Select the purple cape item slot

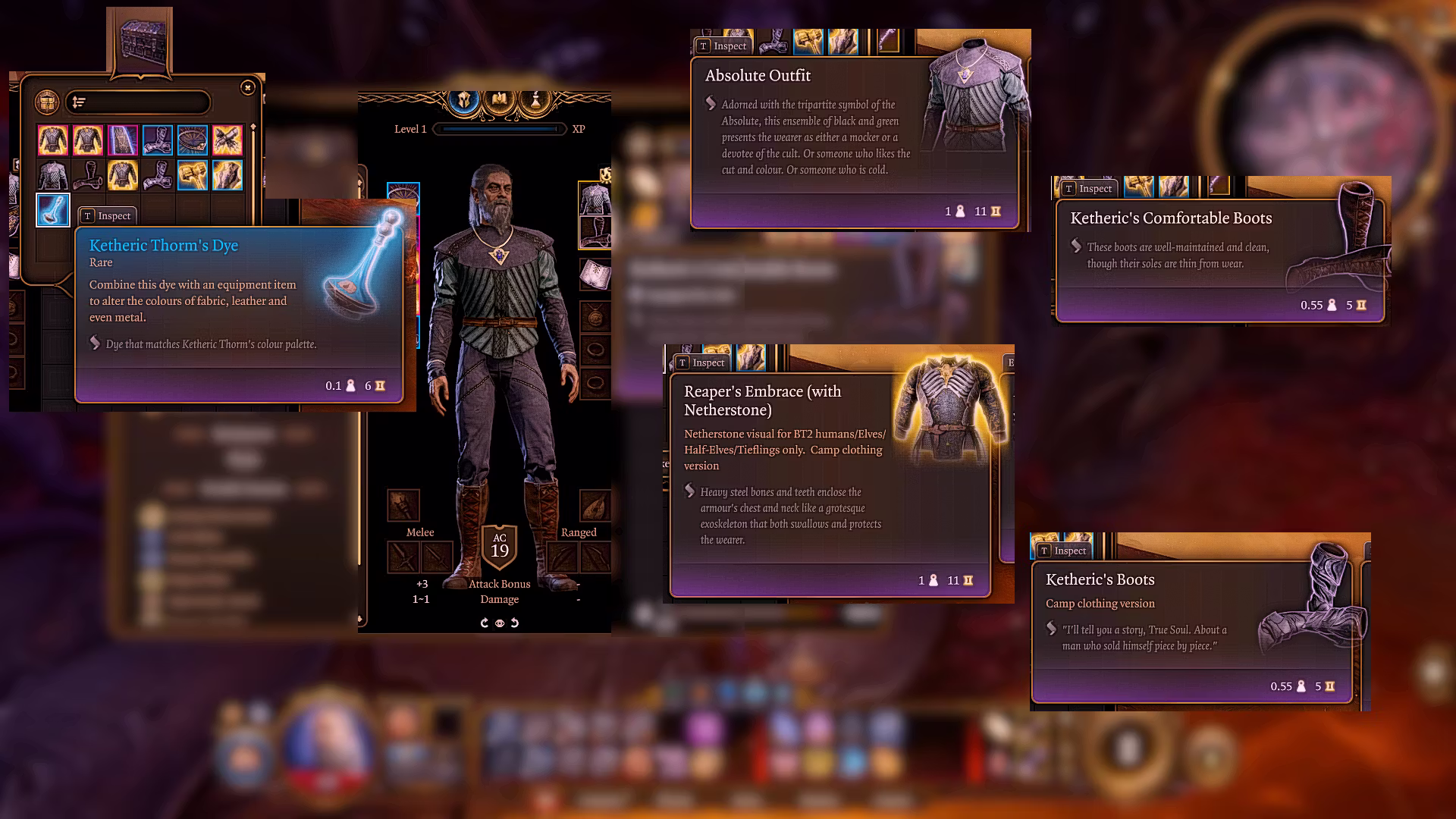(123, 140)
